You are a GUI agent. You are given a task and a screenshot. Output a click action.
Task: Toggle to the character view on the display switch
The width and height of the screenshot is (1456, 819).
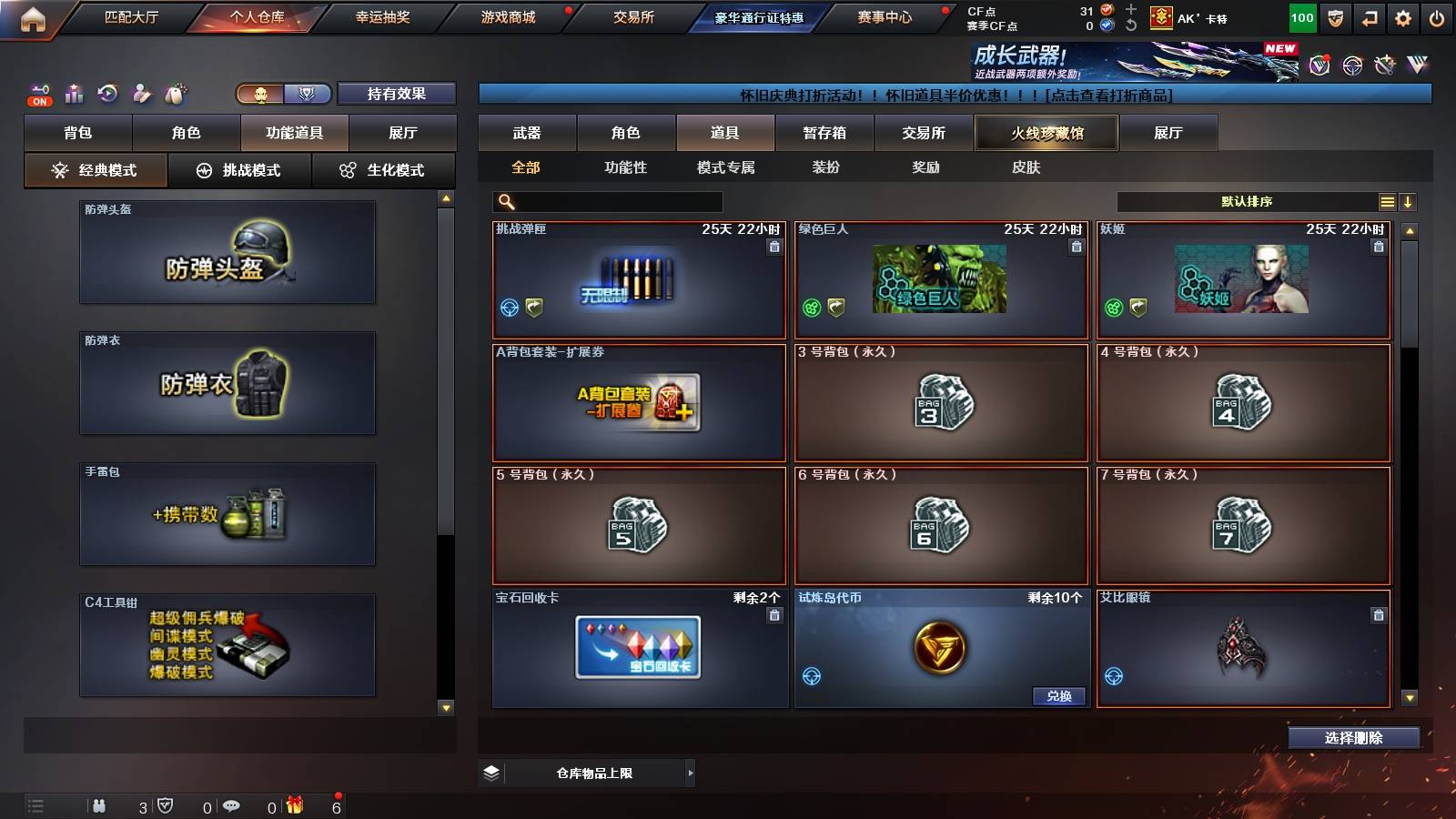[259, 93]
